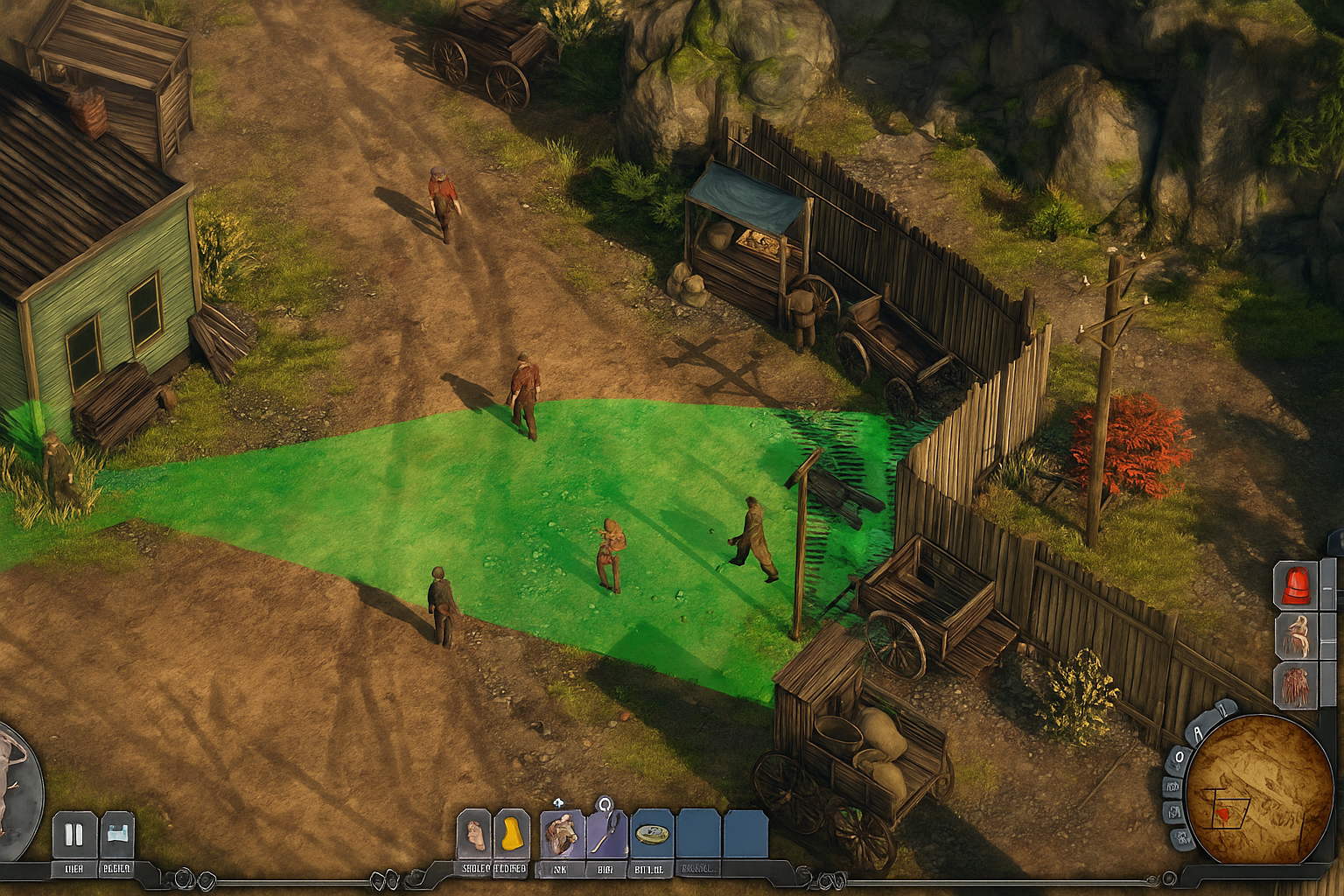
Task: Pick the red-haired character portrait
Action: click(1296, 685)
